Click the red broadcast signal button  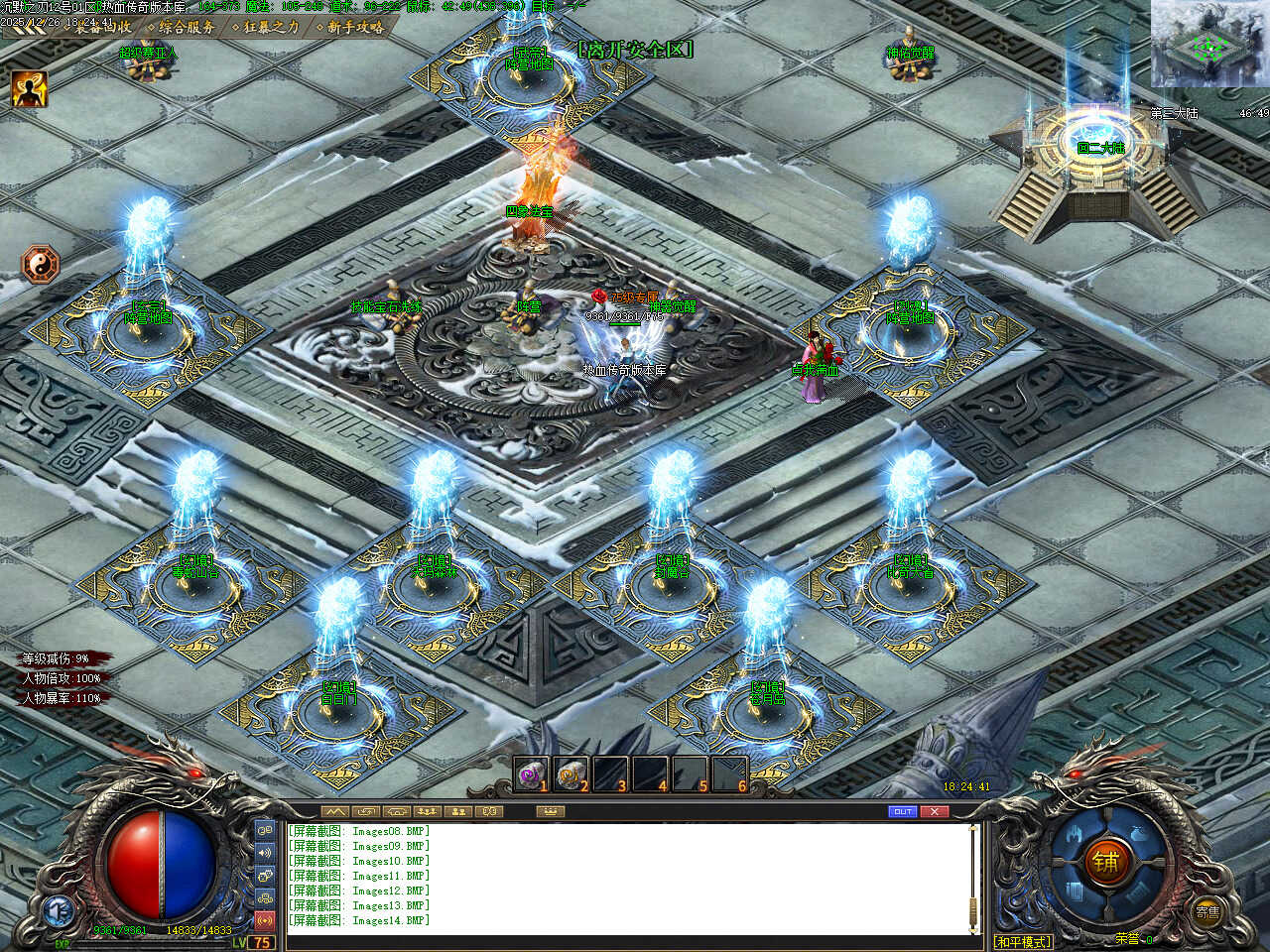click(265, 920)
